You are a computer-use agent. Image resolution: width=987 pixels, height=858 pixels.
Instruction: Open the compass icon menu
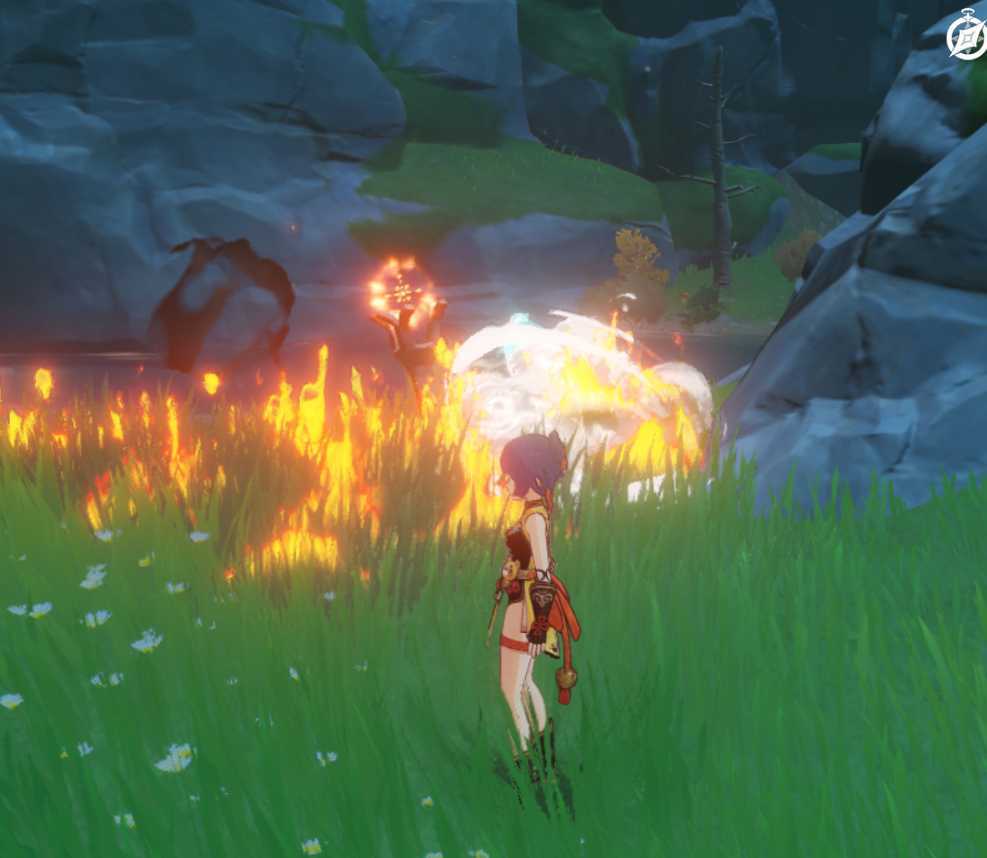[967, 38]
